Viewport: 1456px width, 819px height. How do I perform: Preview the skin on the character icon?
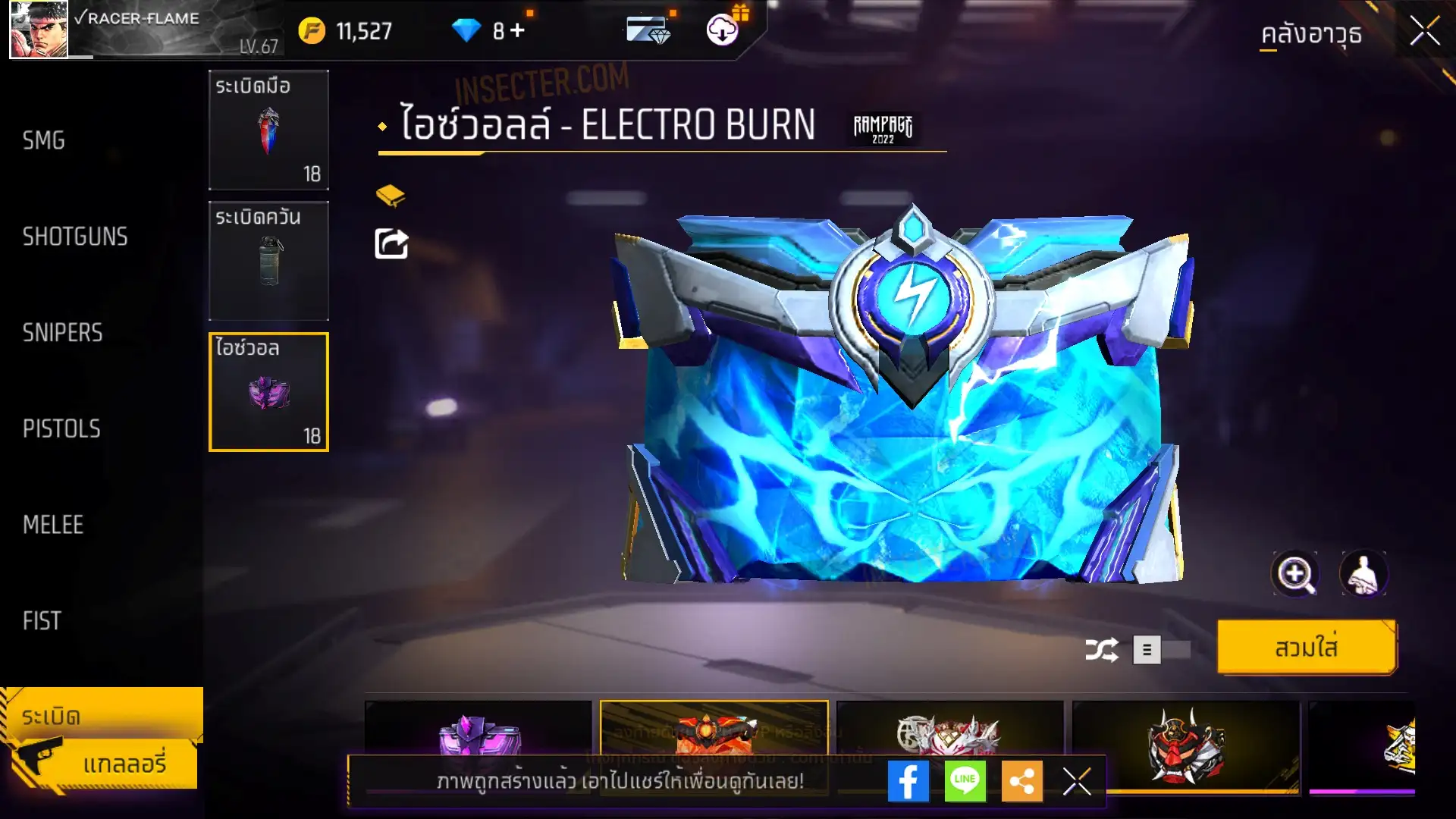(1363, 574)
